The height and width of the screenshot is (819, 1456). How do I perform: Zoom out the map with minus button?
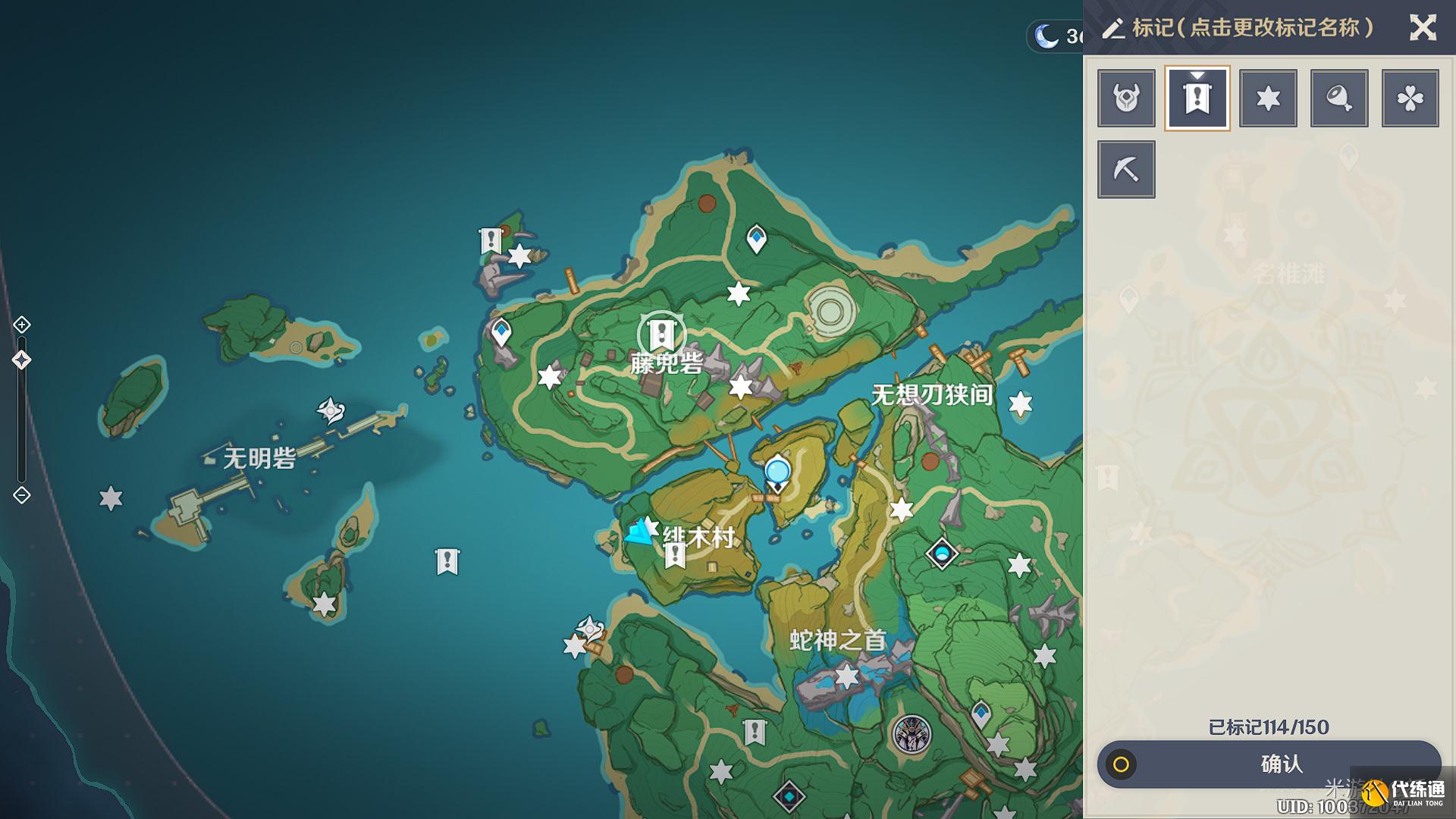click(22, 495)
